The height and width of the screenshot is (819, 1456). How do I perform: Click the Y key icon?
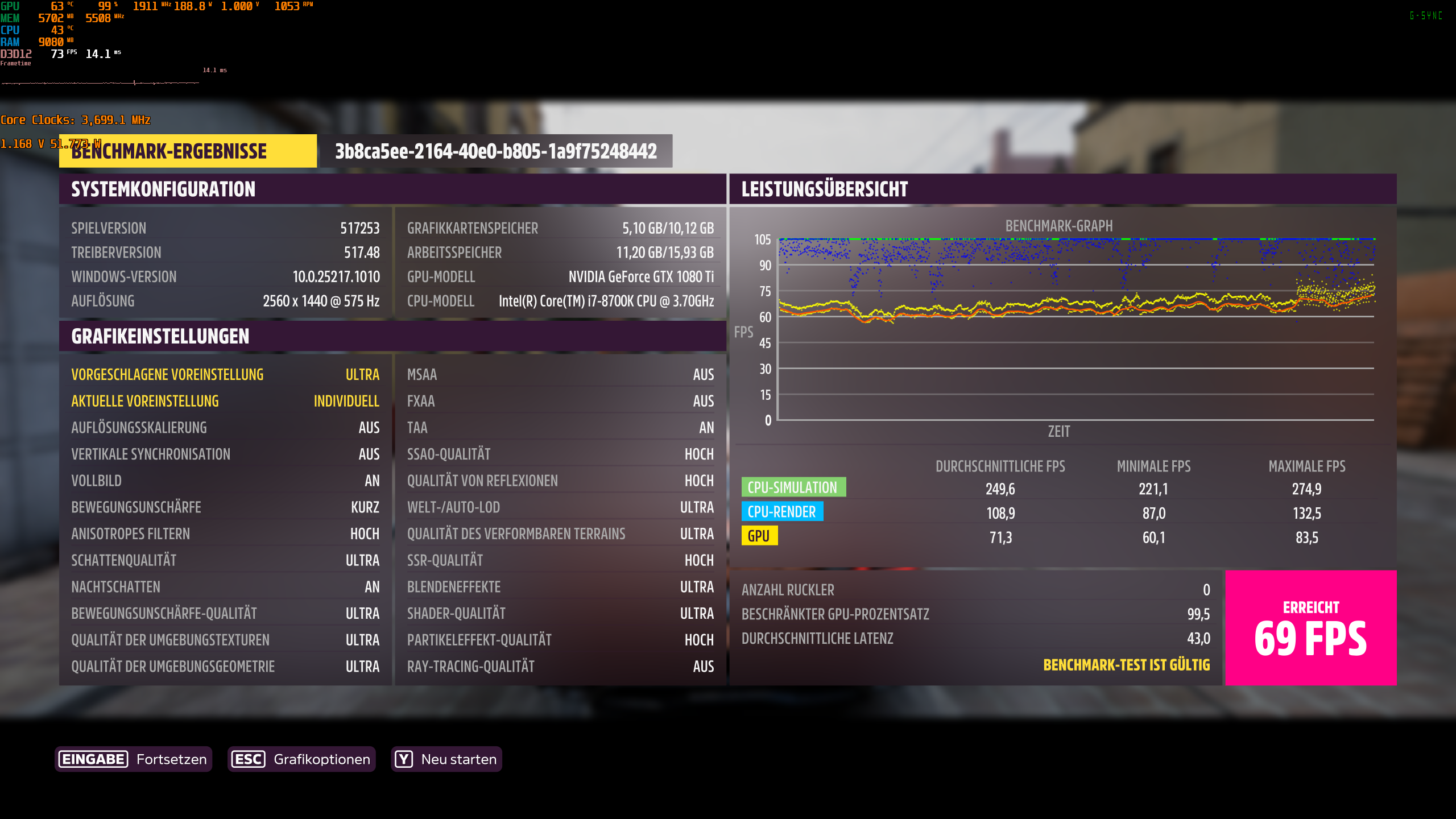403,759
